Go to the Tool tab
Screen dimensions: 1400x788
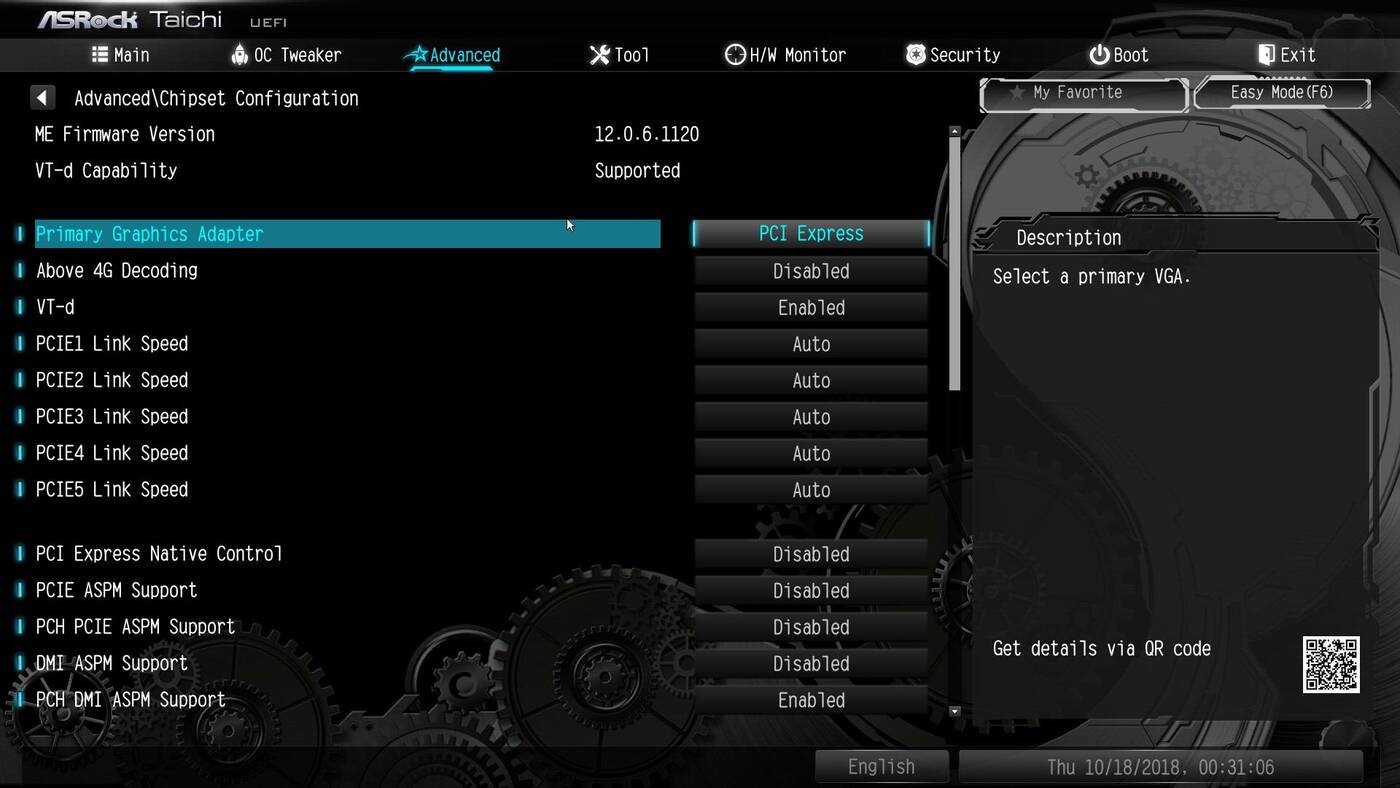pyautogui.click(x=619, y=55)
